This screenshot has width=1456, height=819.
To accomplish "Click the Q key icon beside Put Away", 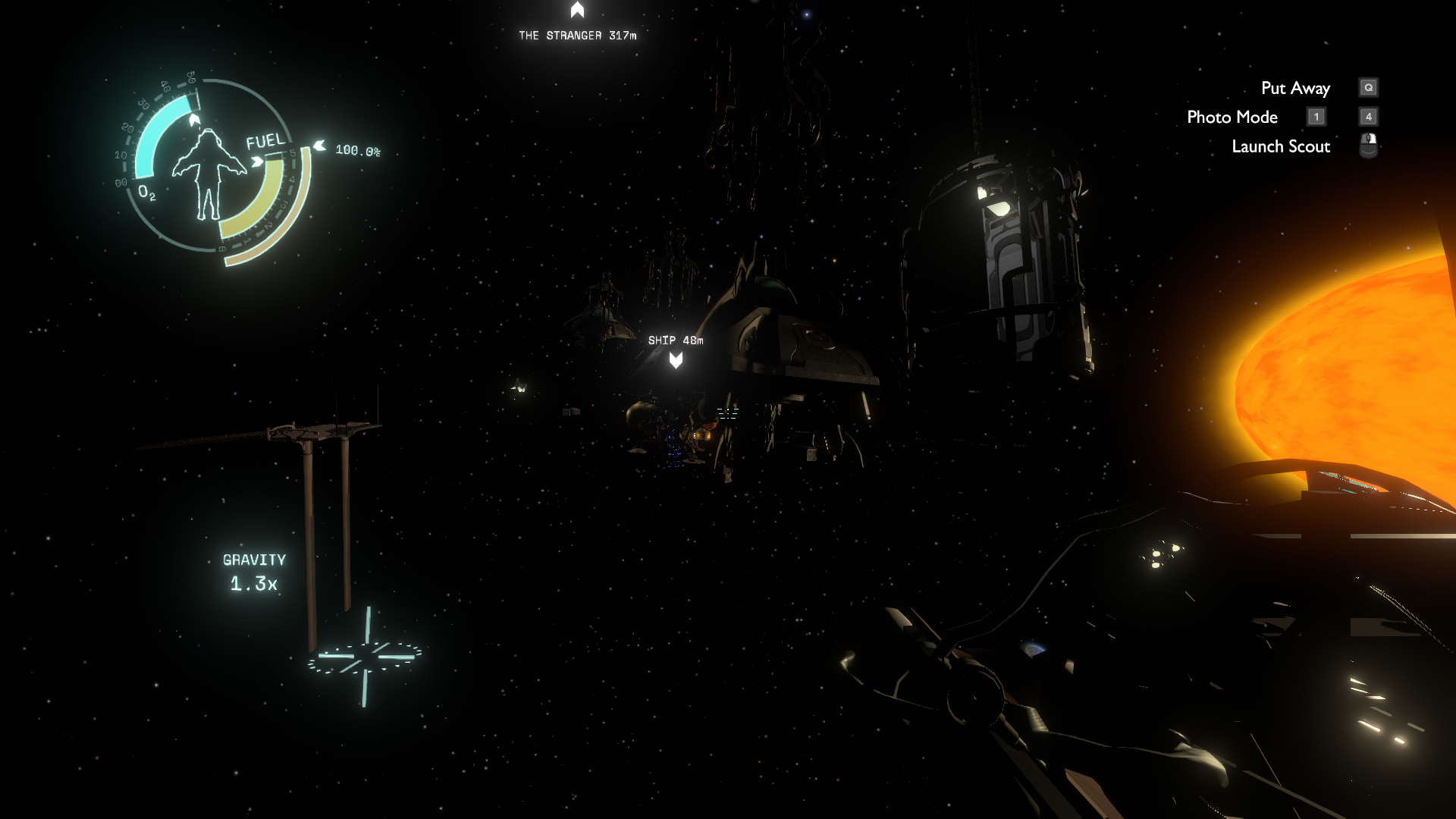I will [x=1367, y=87].
